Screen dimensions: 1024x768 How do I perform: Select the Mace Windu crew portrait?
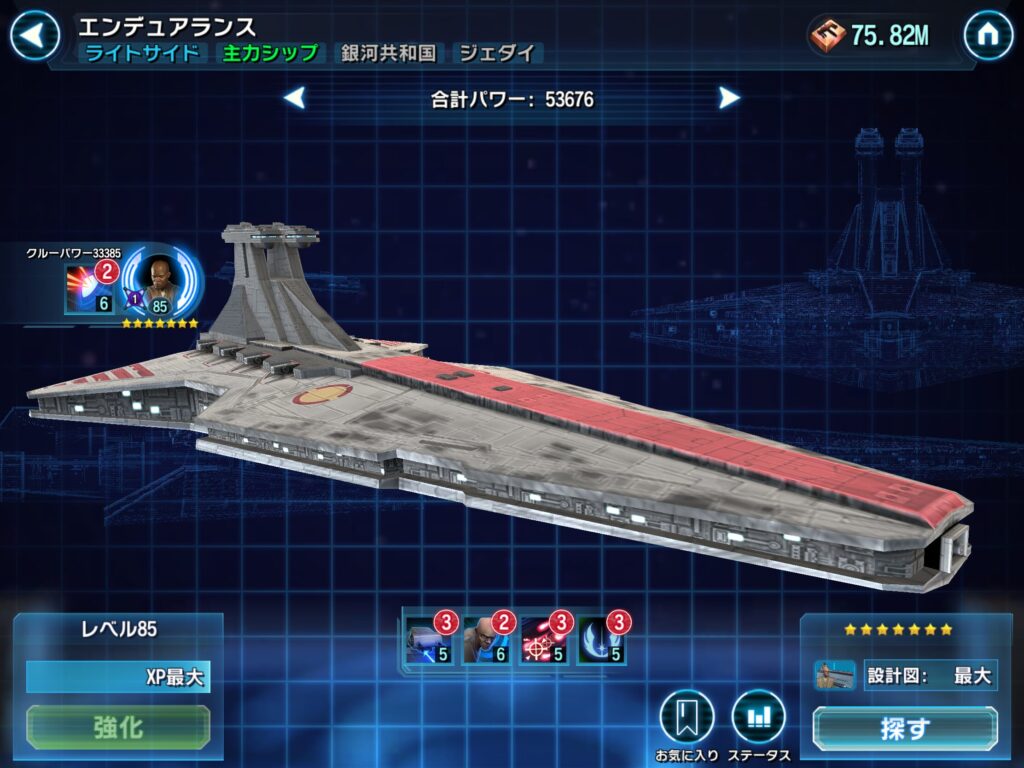click(161, 284)
